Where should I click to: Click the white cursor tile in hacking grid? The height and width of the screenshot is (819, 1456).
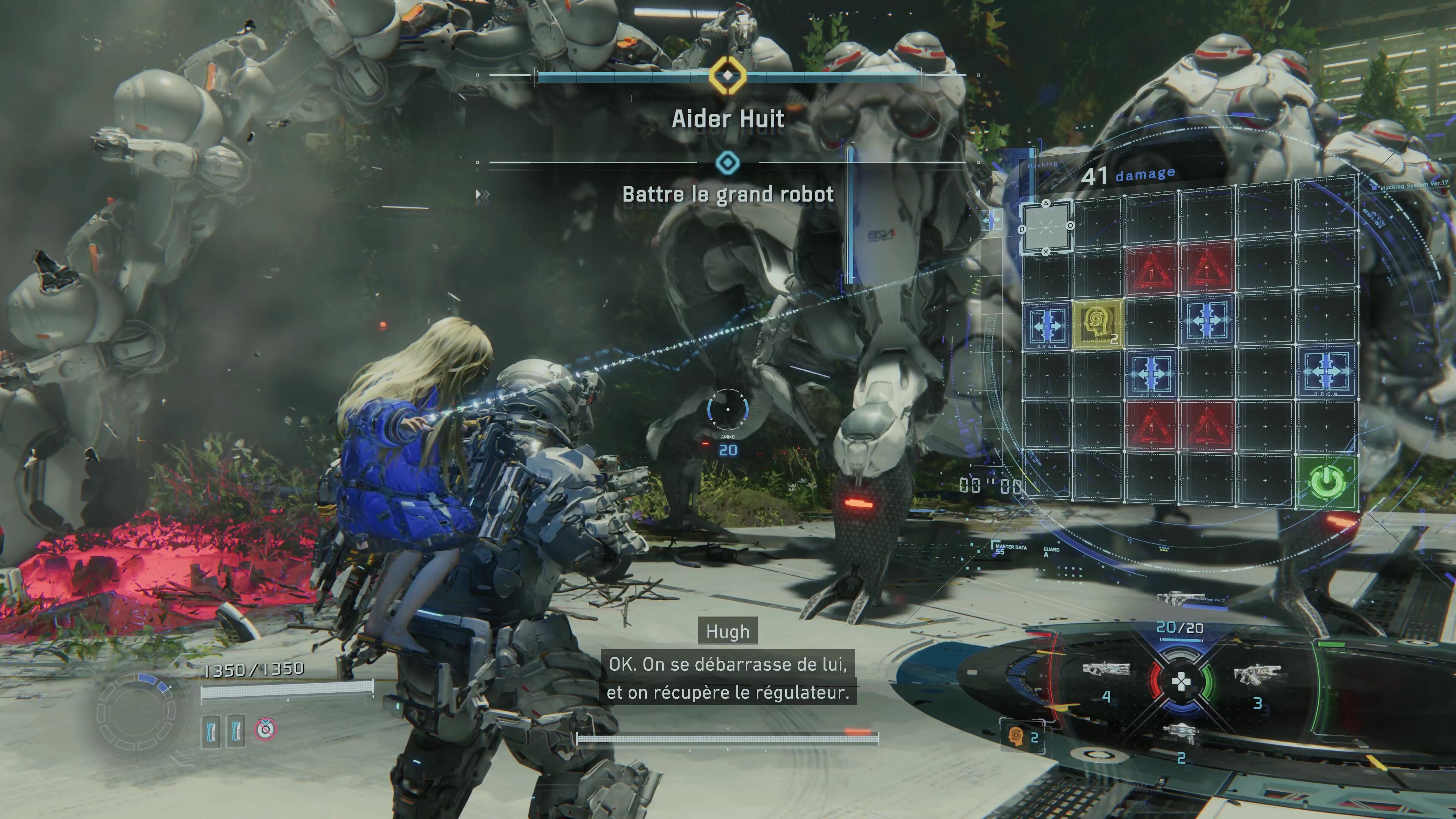[x=1046, y=227]
